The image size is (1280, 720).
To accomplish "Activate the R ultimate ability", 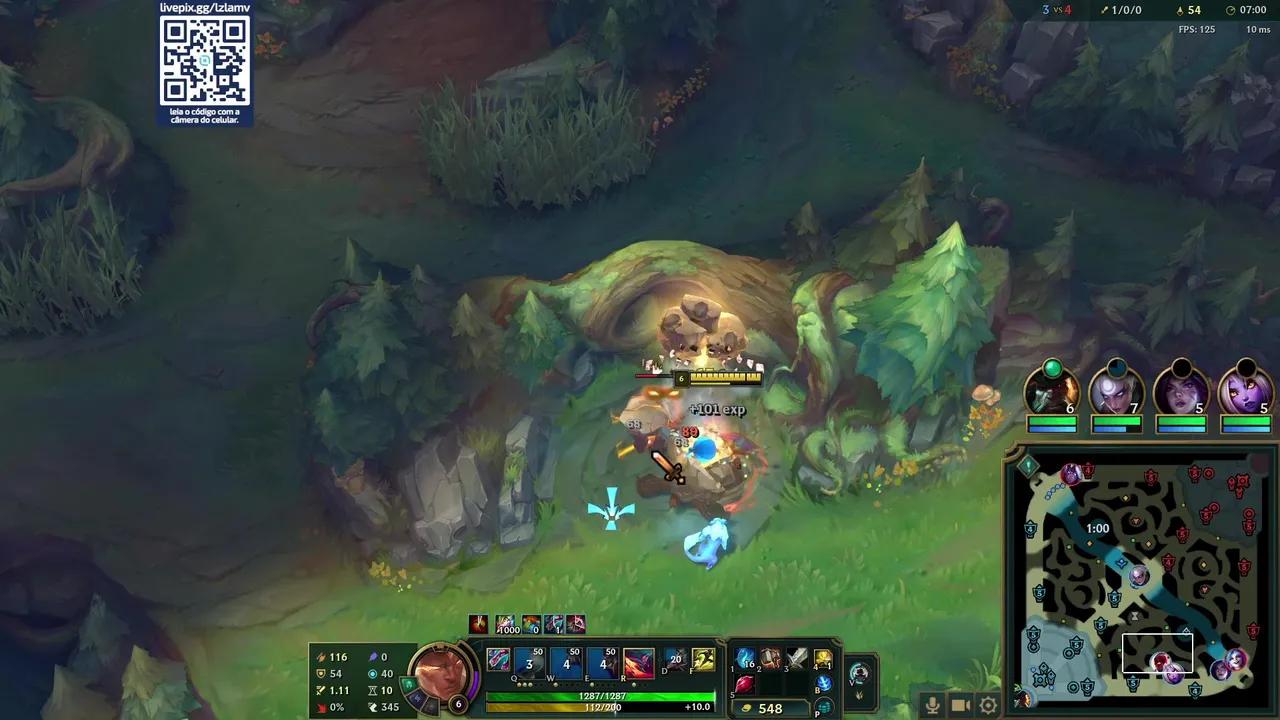I will 640,661.
